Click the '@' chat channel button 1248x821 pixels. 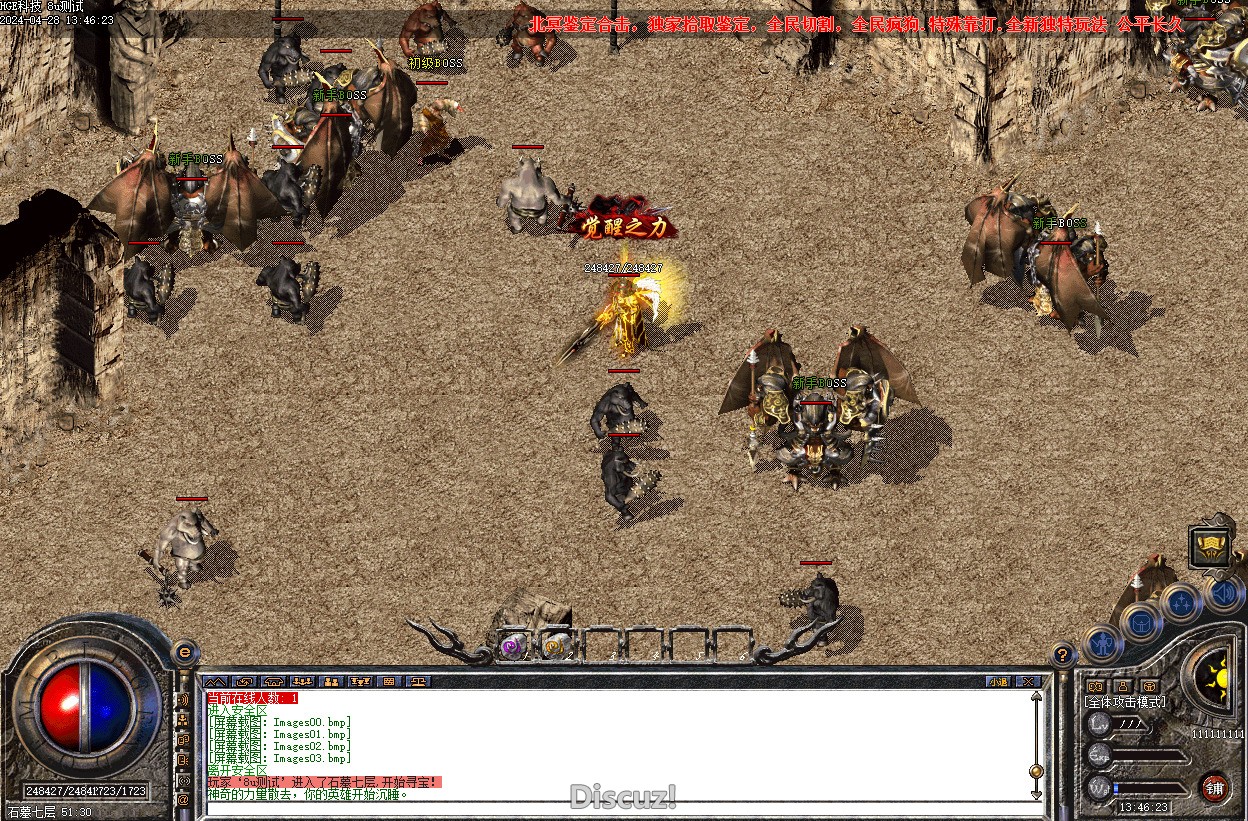click(x=183, y=800)
